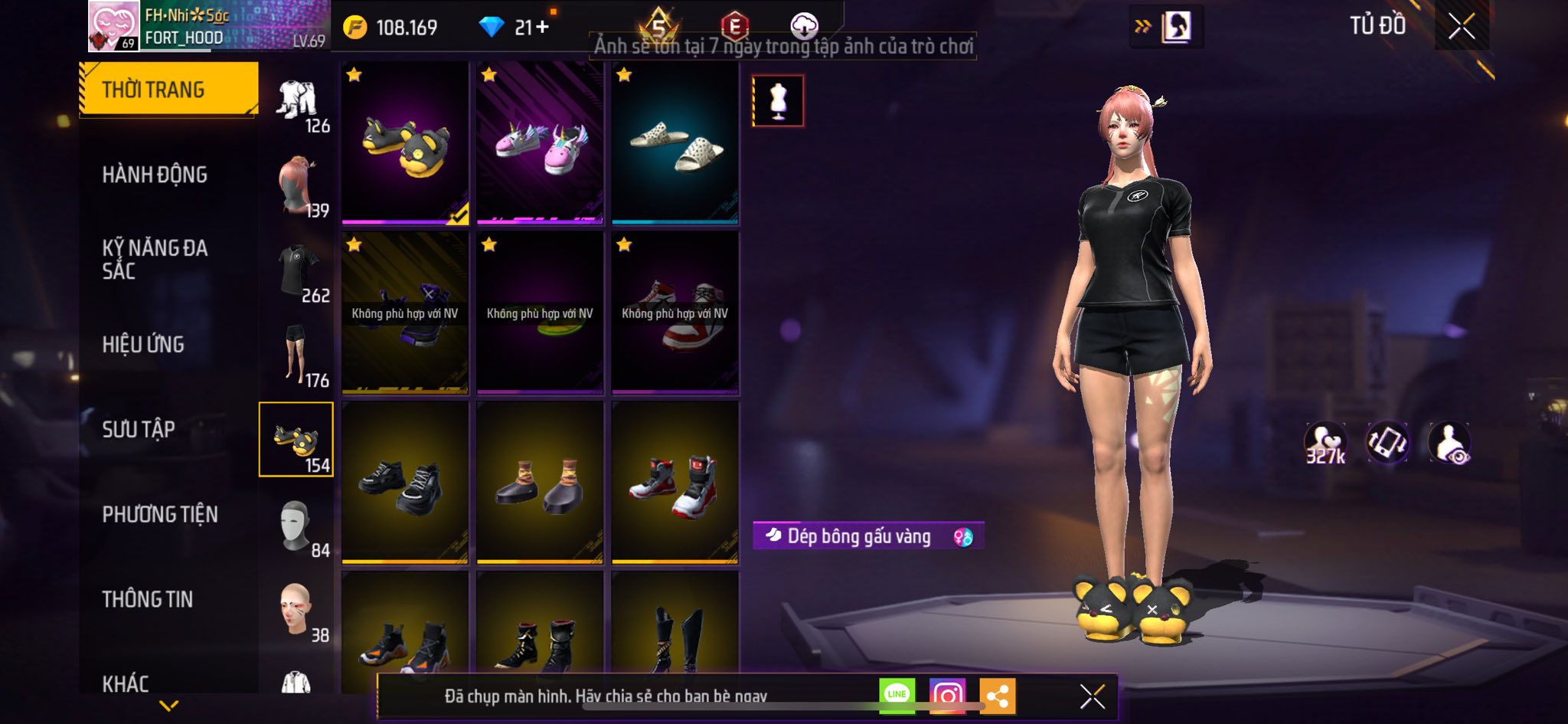
Task: Open the hair subcategory with 139 items
Action: point(297,185)
